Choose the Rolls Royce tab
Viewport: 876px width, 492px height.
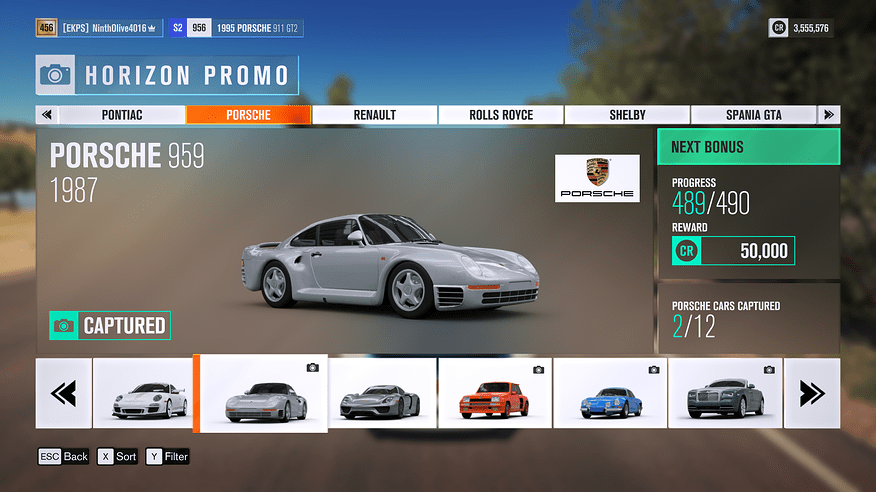500,115
